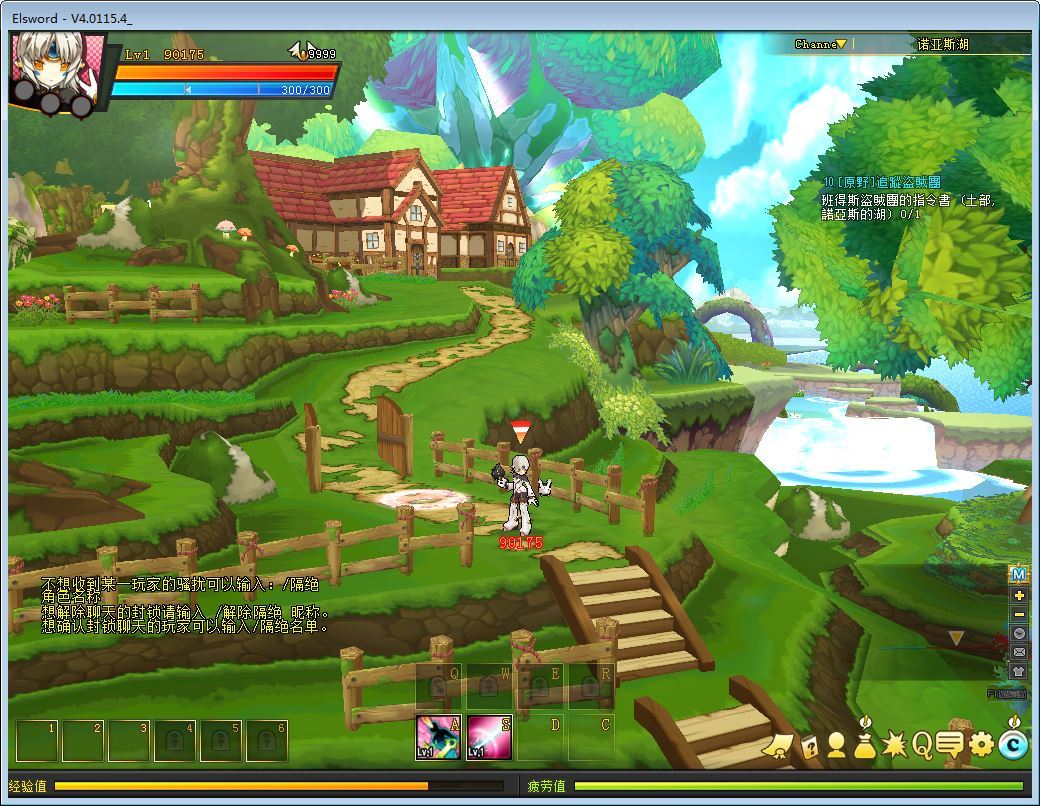Open the scroll with ribbon icon
This screenshot has width=1040, height=806.
(777, 746)
